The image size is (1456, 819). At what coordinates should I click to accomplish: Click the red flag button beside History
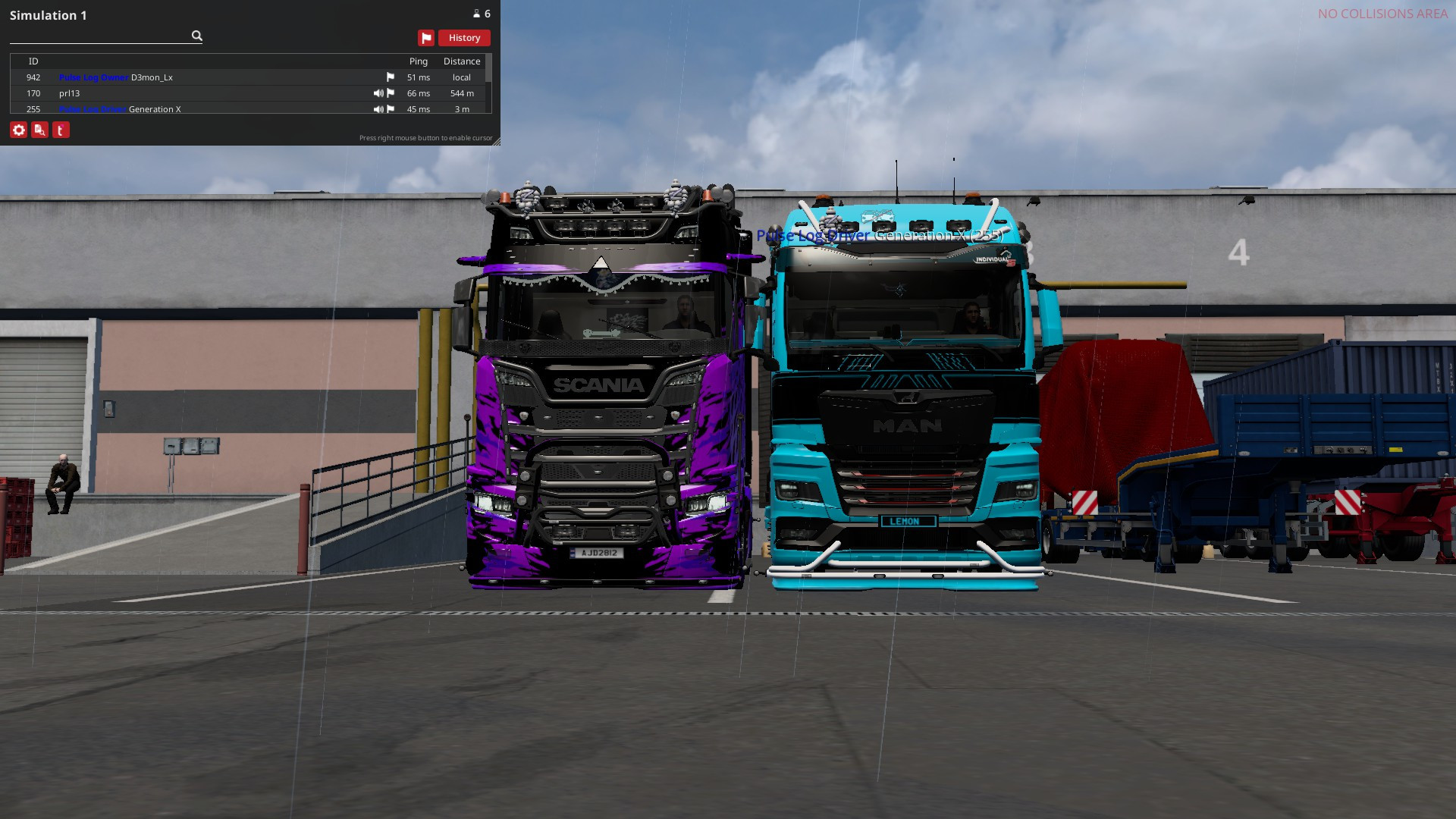tap(426, 37)
